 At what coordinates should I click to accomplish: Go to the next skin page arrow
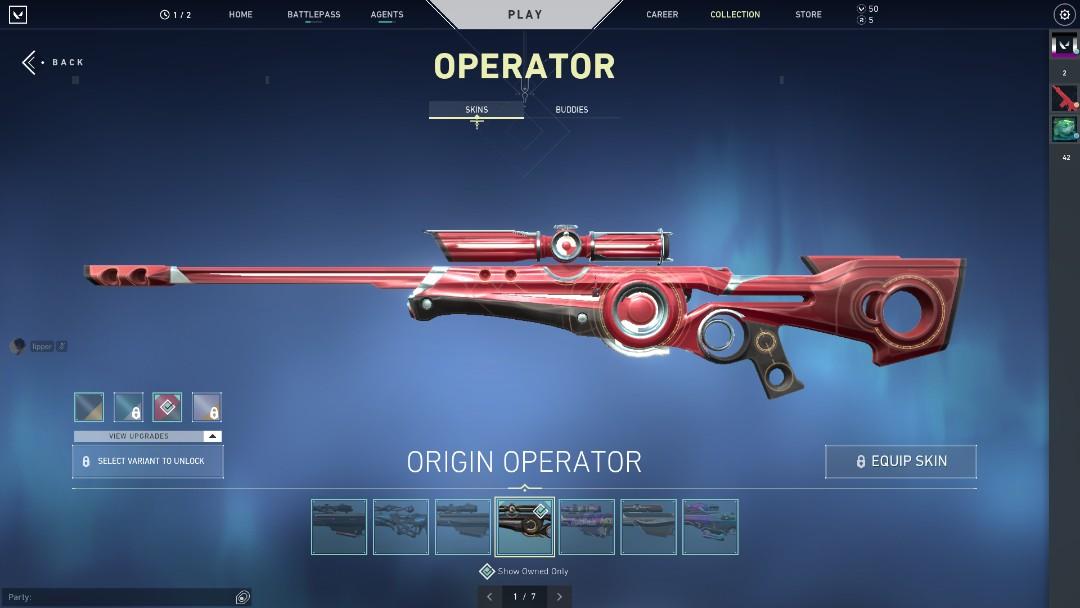(x=559, y=597)
